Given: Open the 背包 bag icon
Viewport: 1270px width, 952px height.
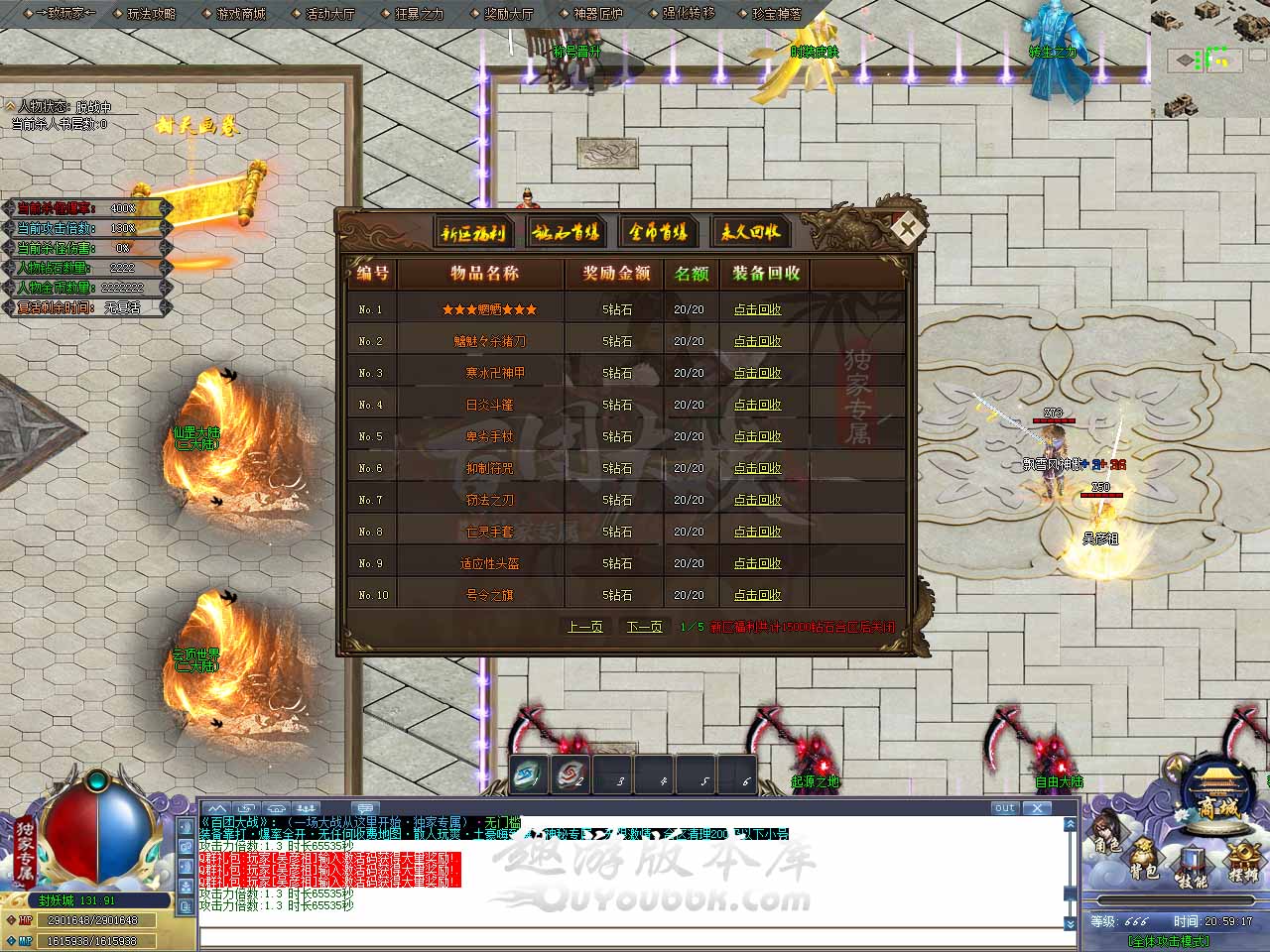Looking at the screenshot, I should pos(1143,863).
